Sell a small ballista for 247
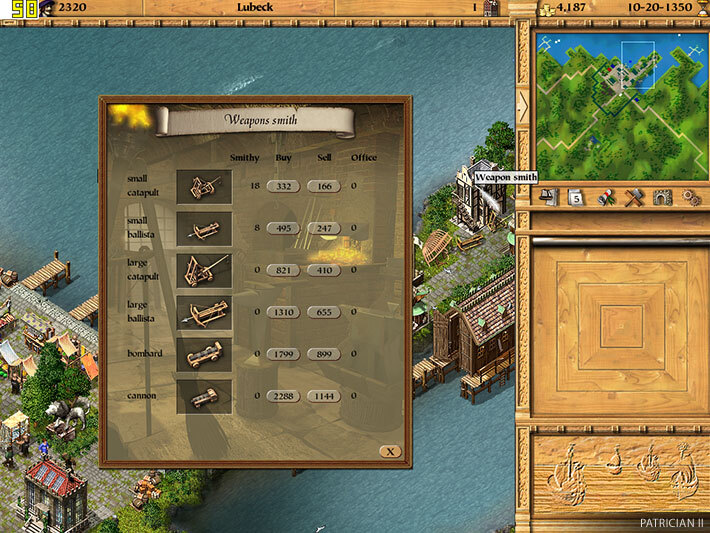The width and height of the screenshot is (710, 533). pyautogui.click(x=324, y=228)
